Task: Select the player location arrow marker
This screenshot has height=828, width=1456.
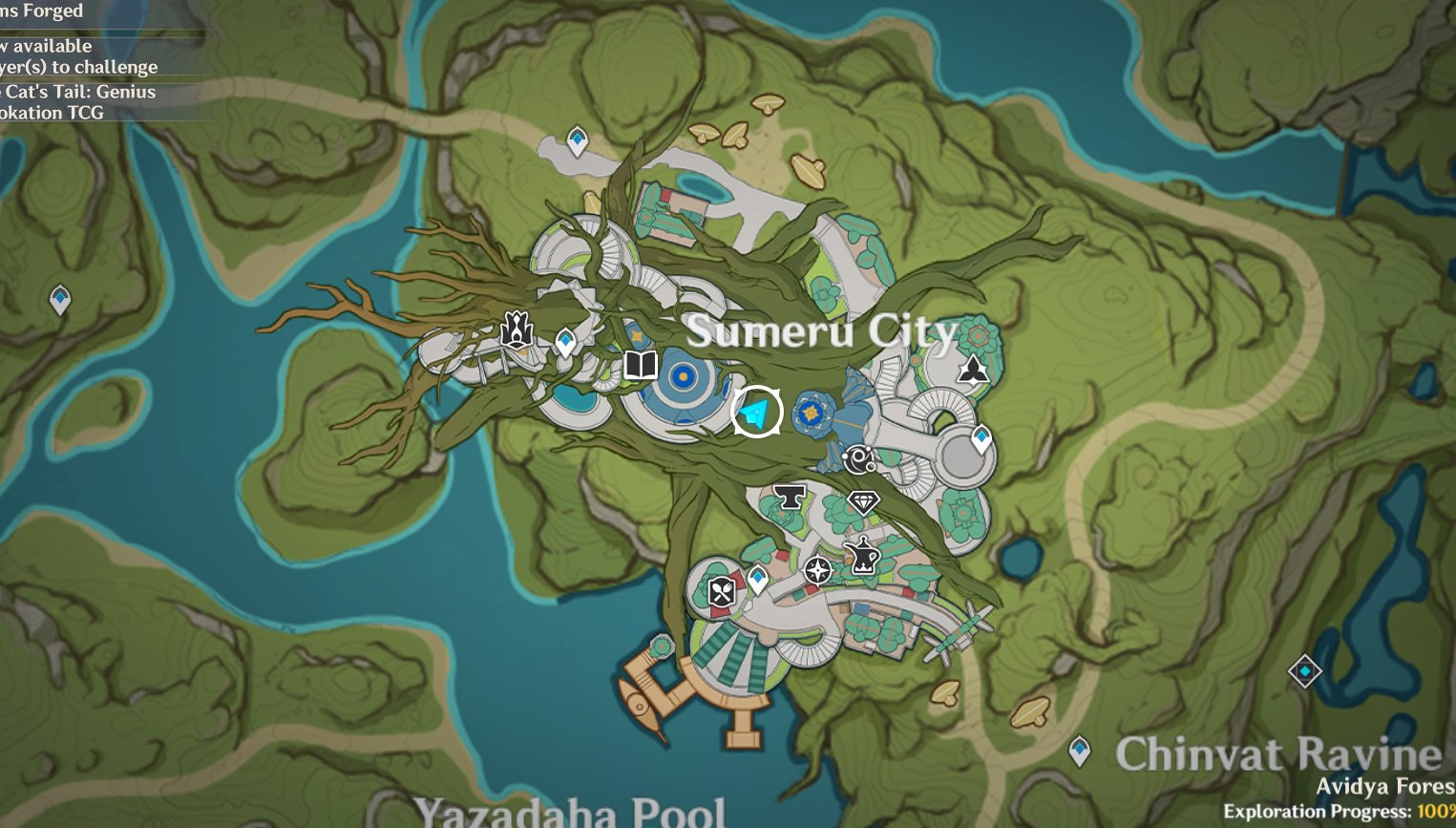Action: point(755,411)
